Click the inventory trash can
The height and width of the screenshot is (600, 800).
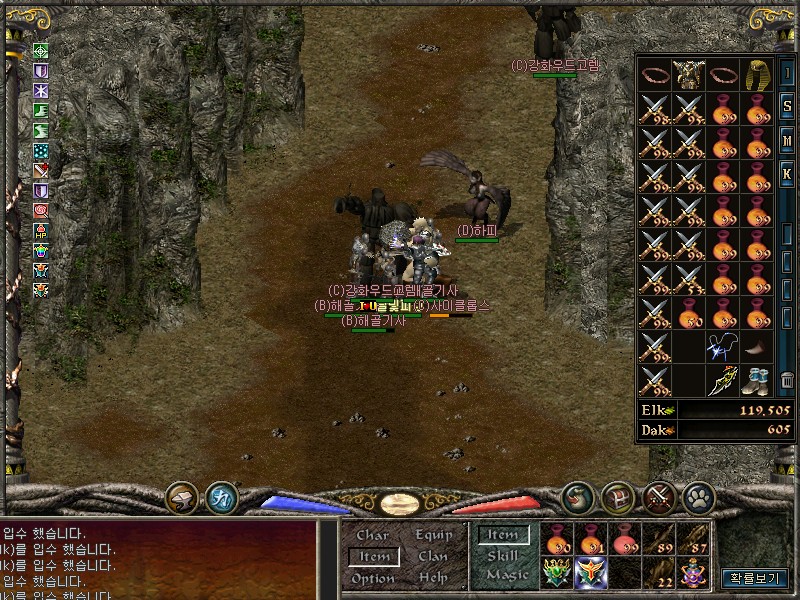[787, 380]
